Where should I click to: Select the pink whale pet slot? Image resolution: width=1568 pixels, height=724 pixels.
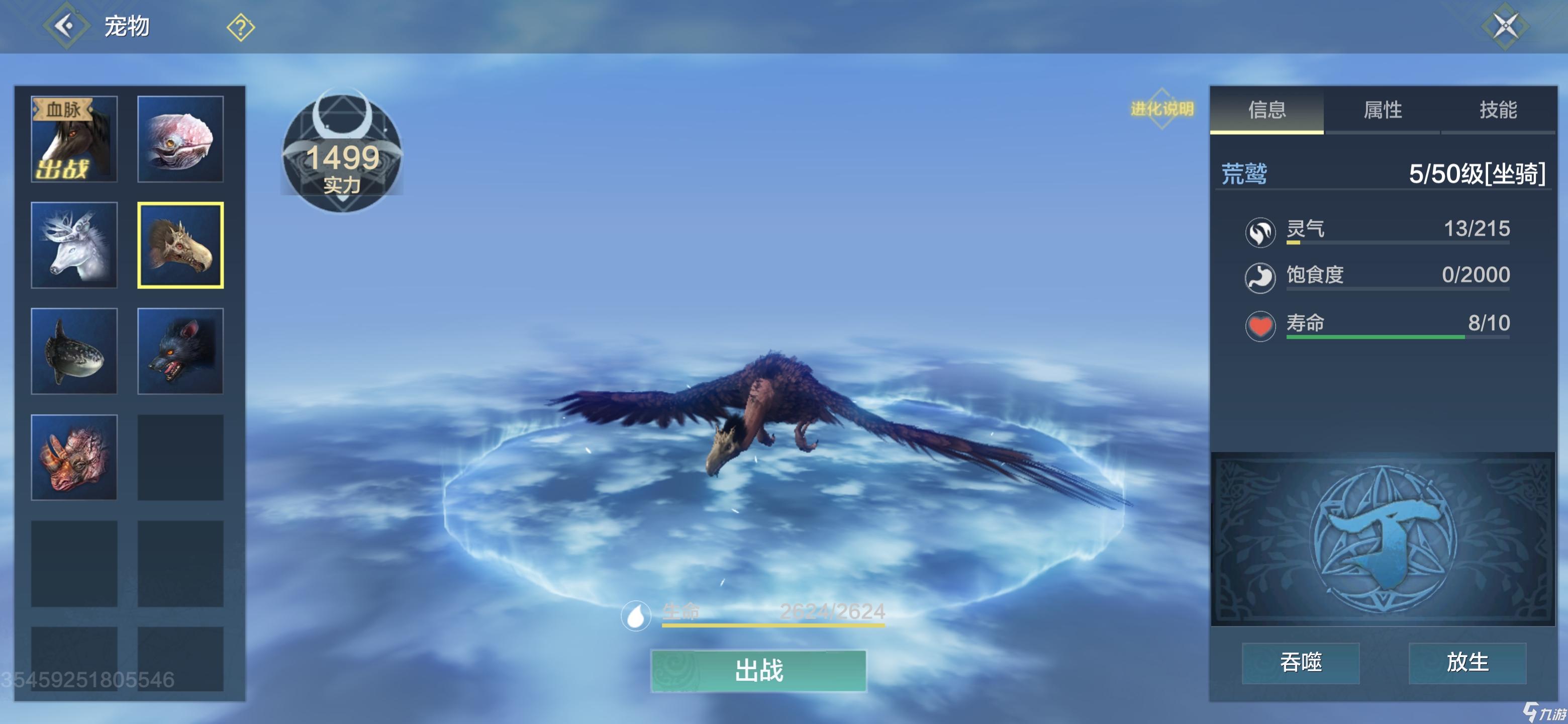[180, 139]
